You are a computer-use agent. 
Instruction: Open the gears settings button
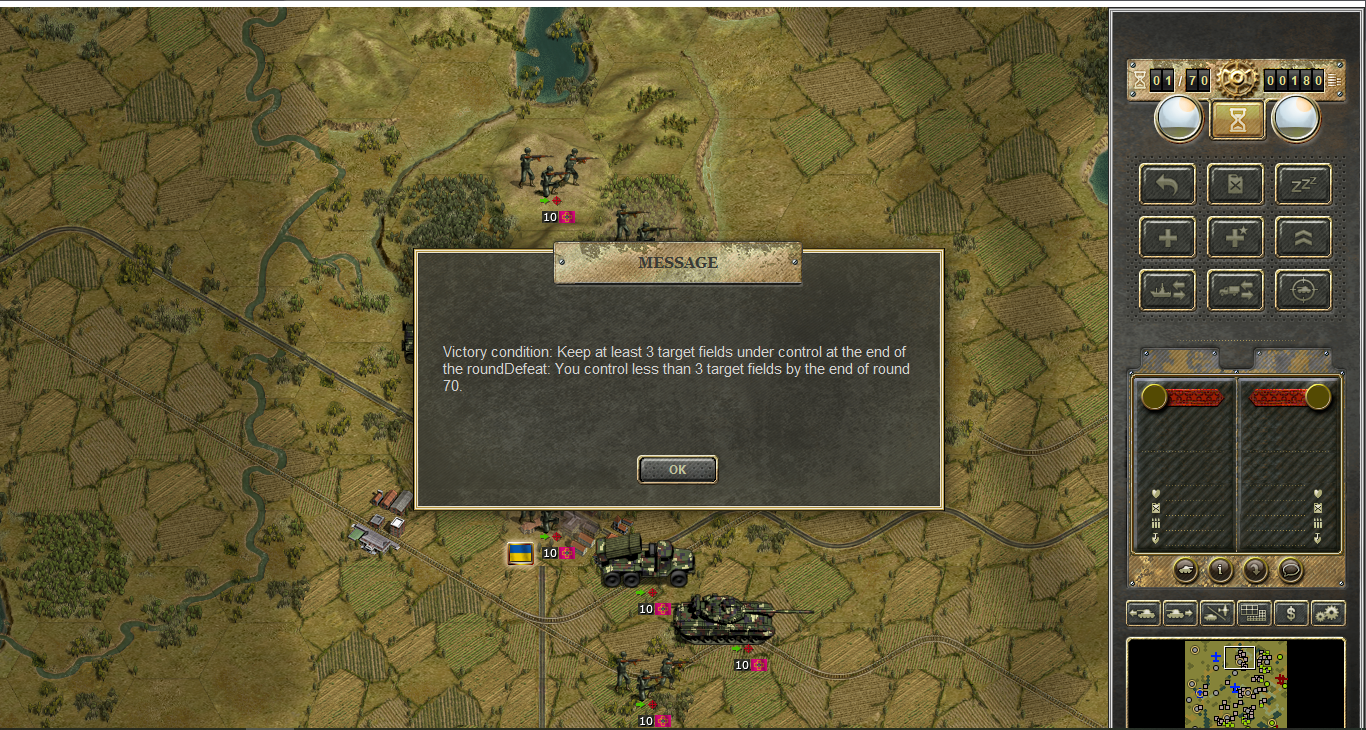coord(1328,613)
